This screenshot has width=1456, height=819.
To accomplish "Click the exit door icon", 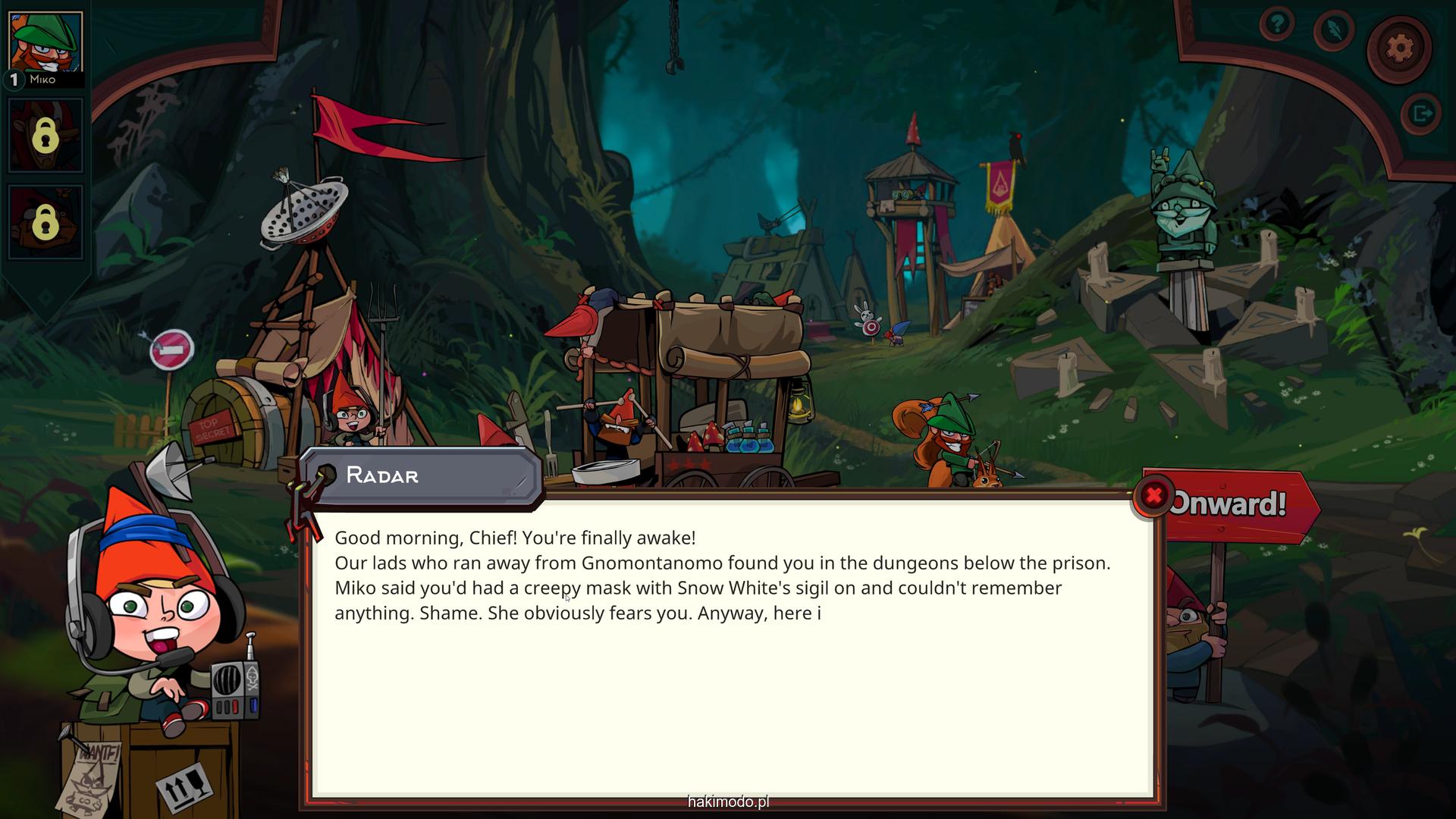I will pyautogui.click(x=1420, y=114).
